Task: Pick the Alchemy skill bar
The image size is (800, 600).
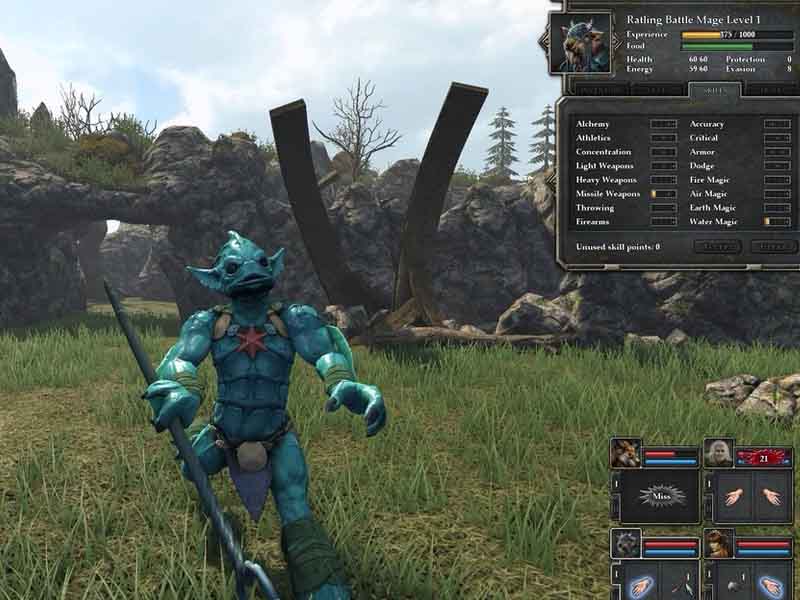Action: (x=663, y=124)
